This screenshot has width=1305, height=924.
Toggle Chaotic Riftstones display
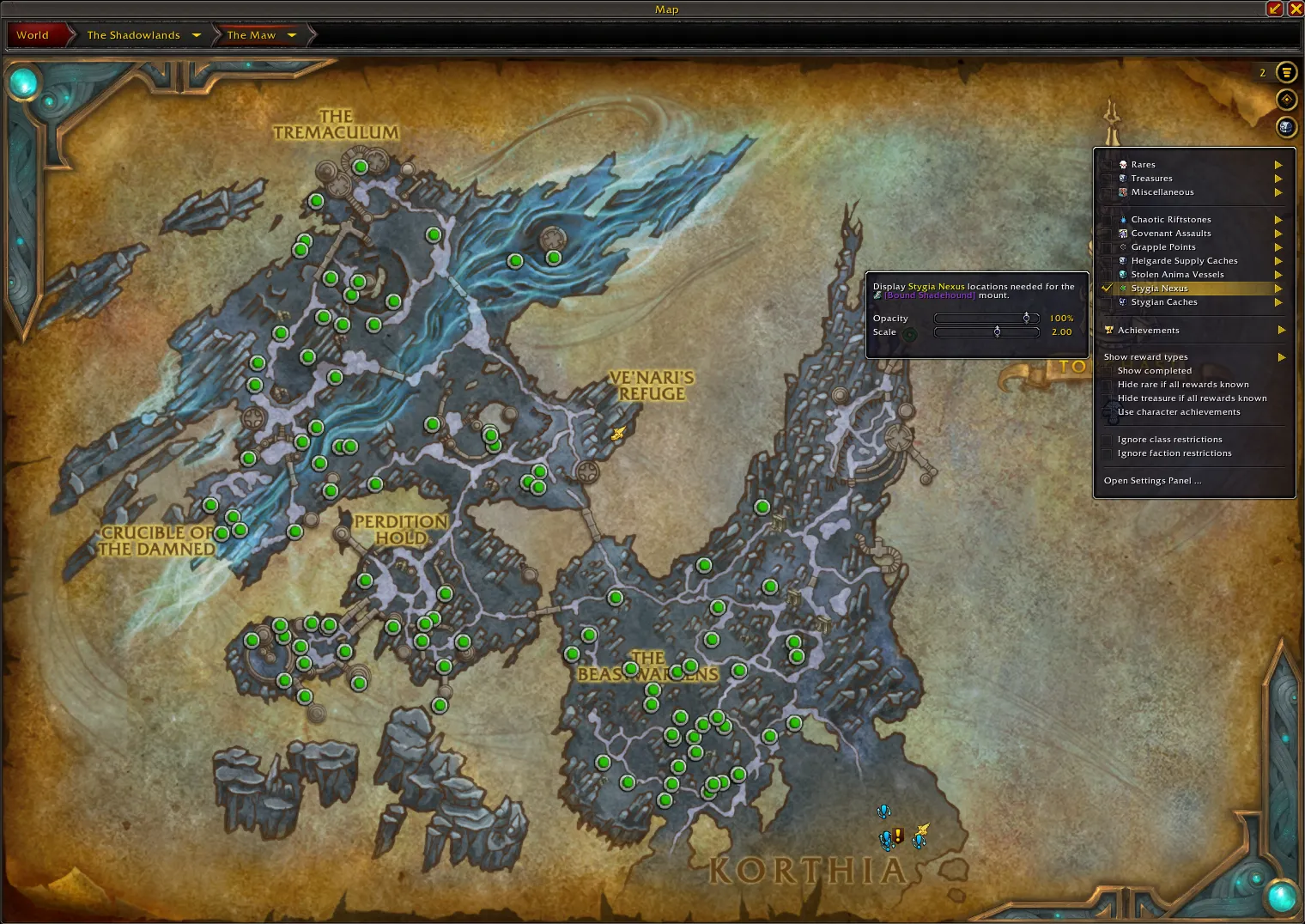pos(1171,220)
